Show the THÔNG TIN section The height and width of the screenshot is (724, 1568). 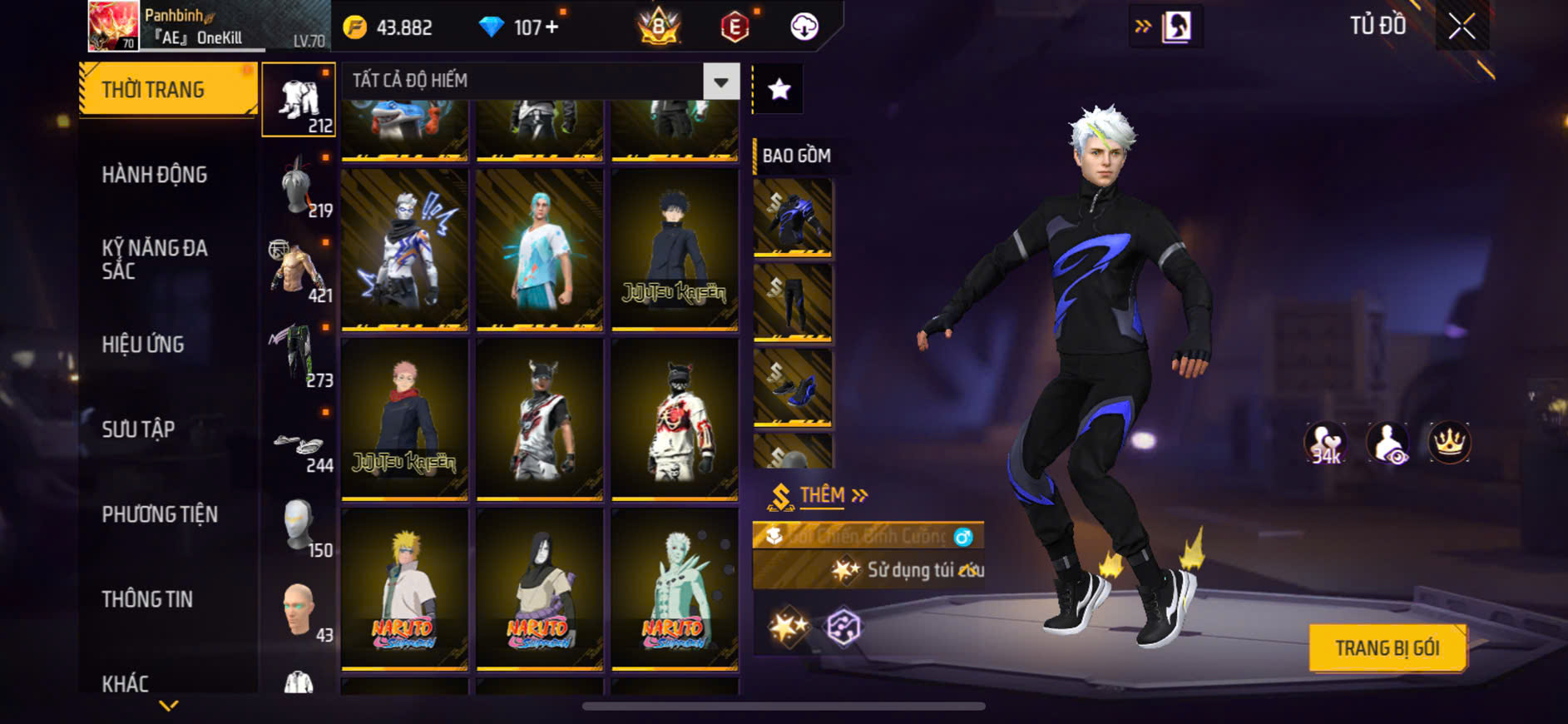coord(147,599)
